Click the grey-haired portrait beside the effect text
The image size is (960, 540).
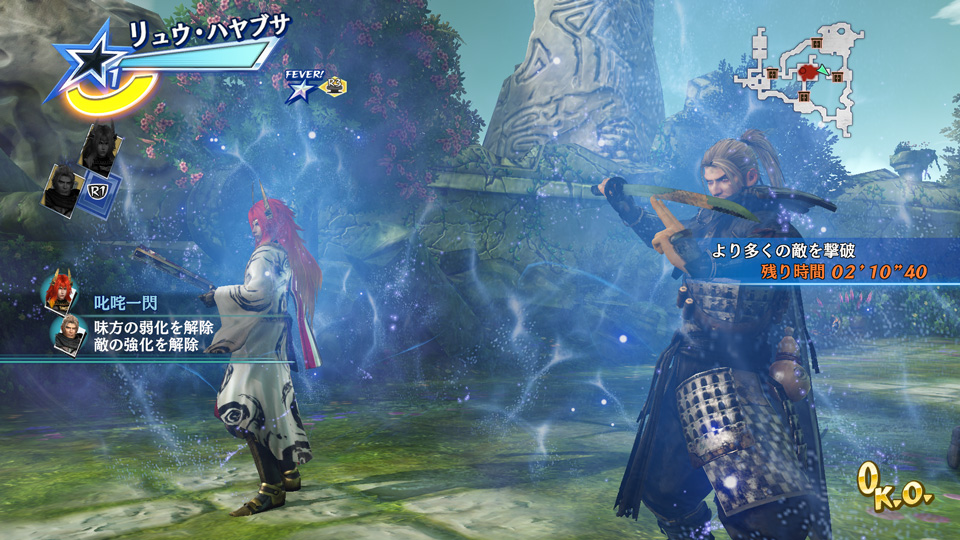pyautogui.click(x=69, y=335)
